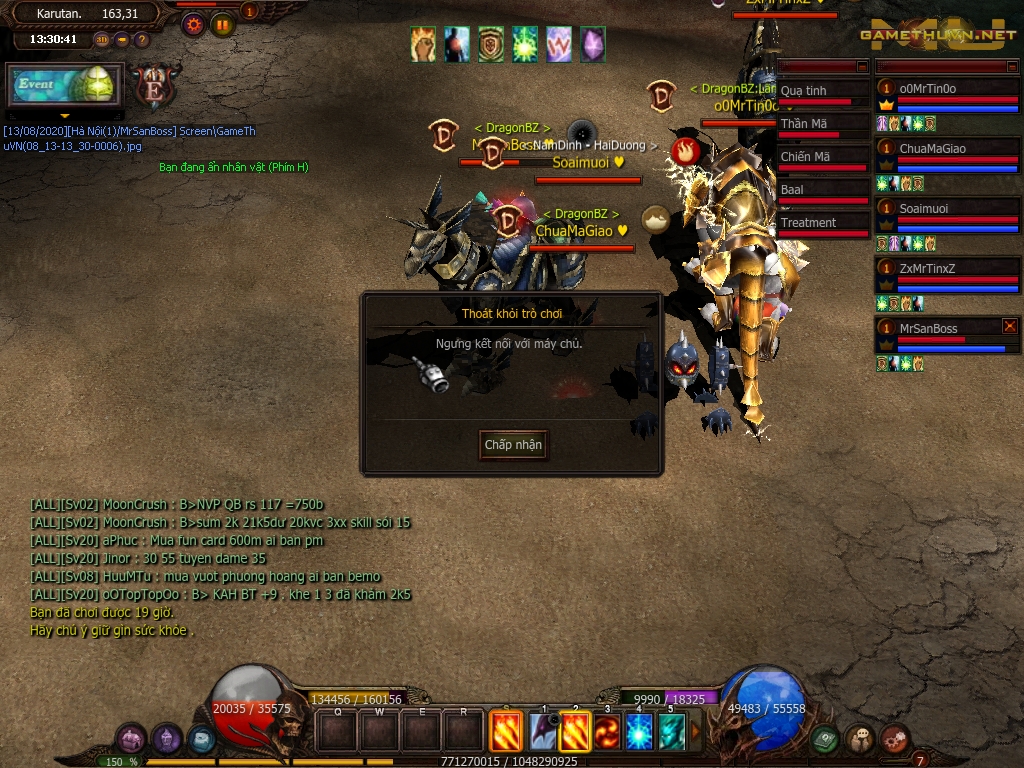1024x768 pixels.
Task: Collapse the party list panel
Action: pyautogui.click(x=1012, y=66)
